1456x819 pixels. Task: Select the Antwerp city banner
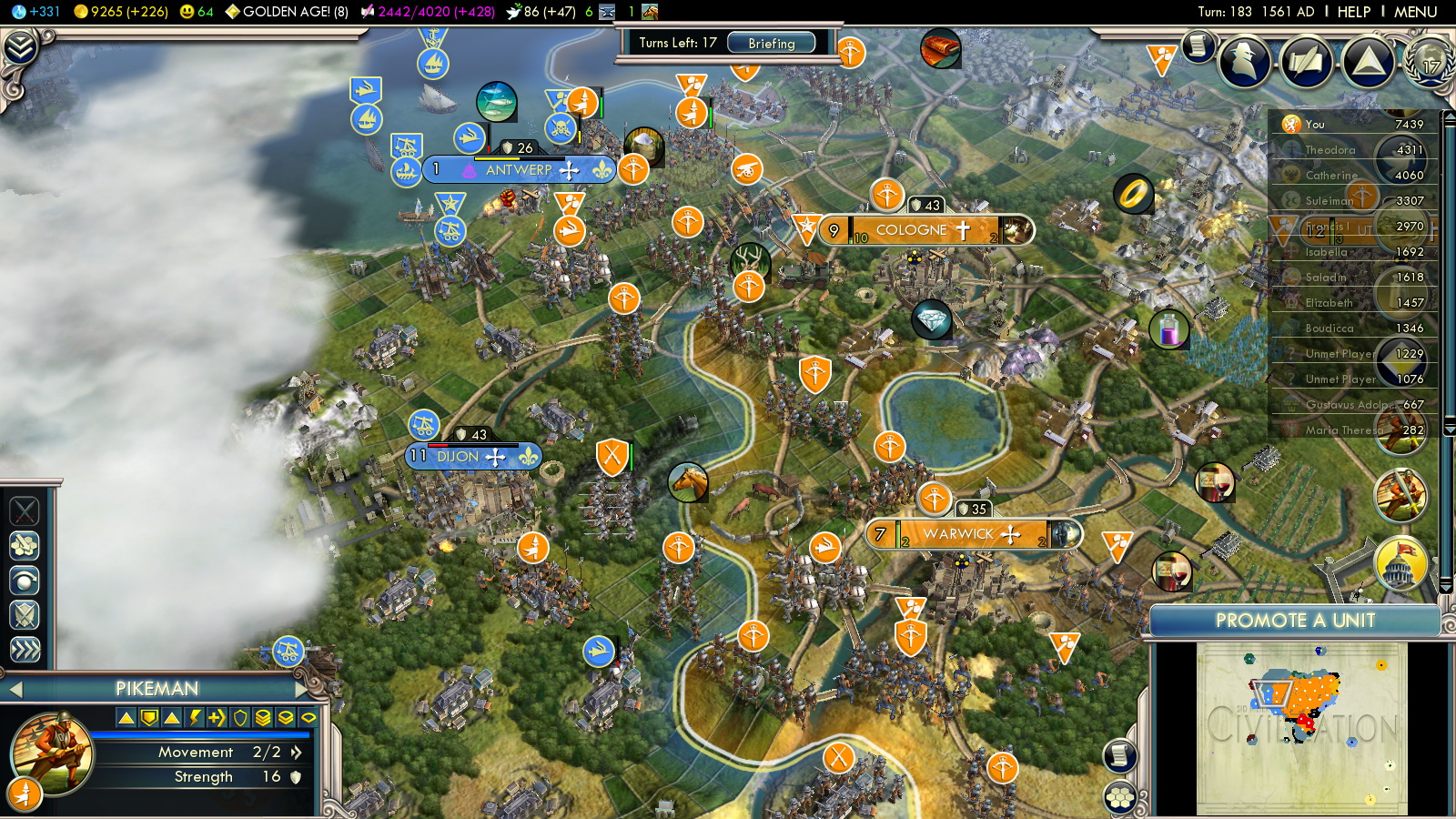pyautogui.click(x=518, y=170)
